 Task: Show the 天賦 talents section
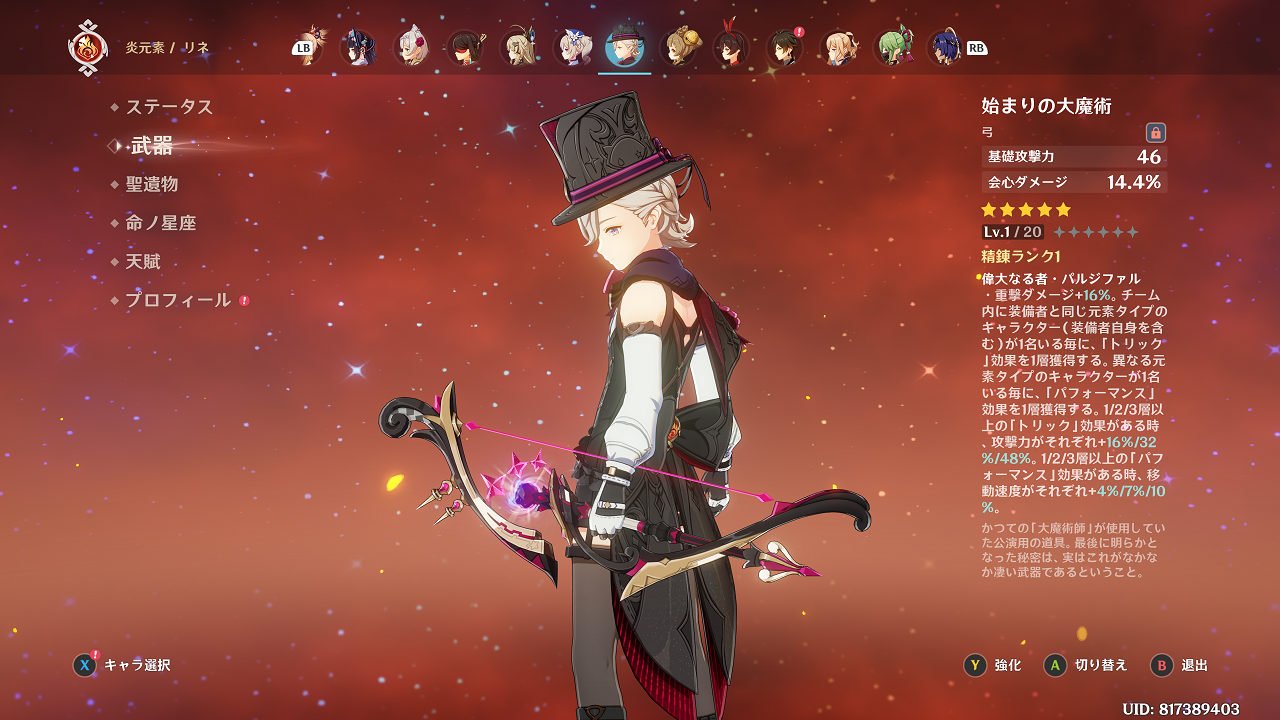click(142, 262)
